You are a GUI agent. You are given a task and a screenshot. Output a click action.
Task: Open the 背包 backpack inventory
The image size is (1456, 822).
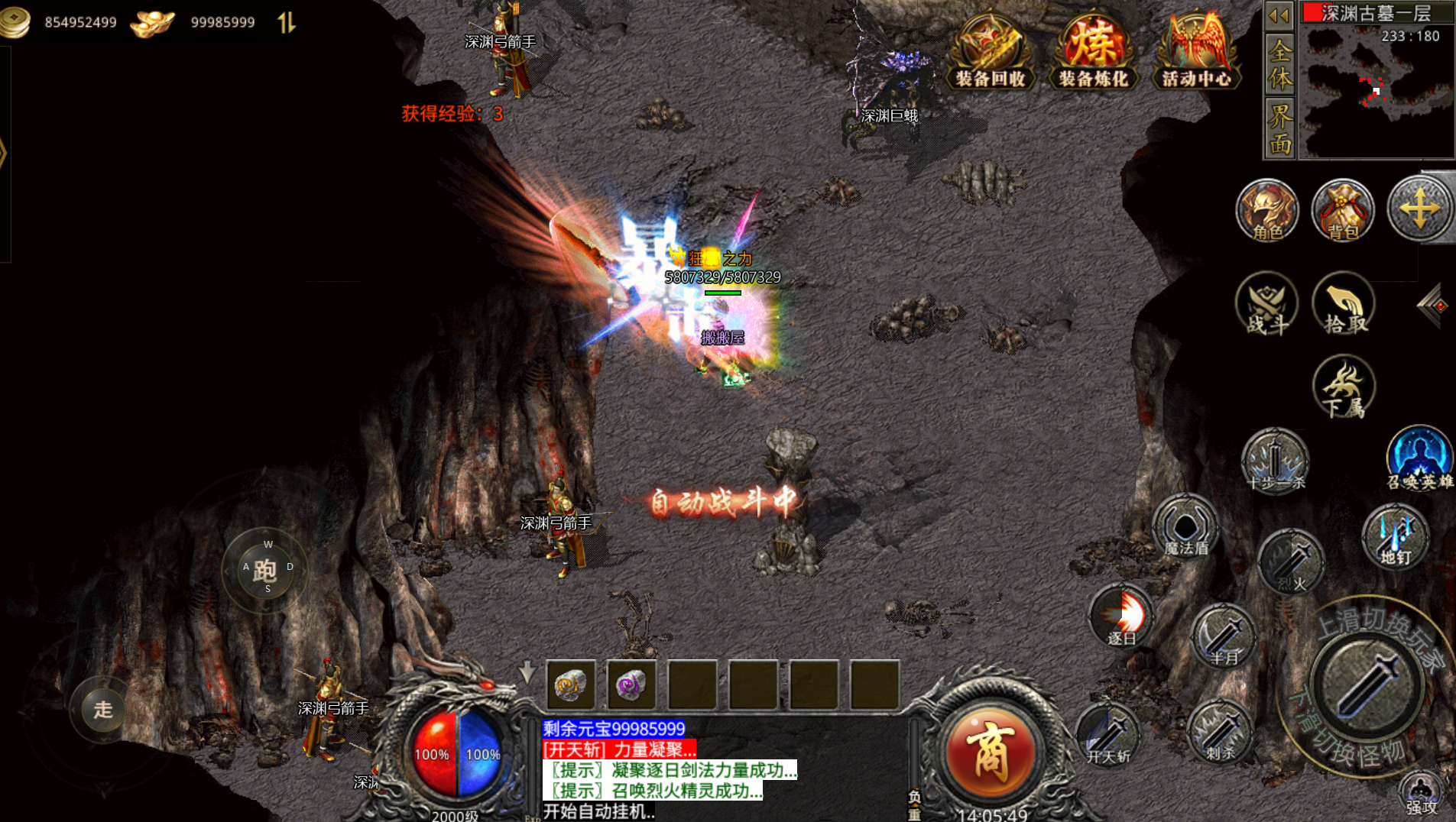(x=1342, y=211)
